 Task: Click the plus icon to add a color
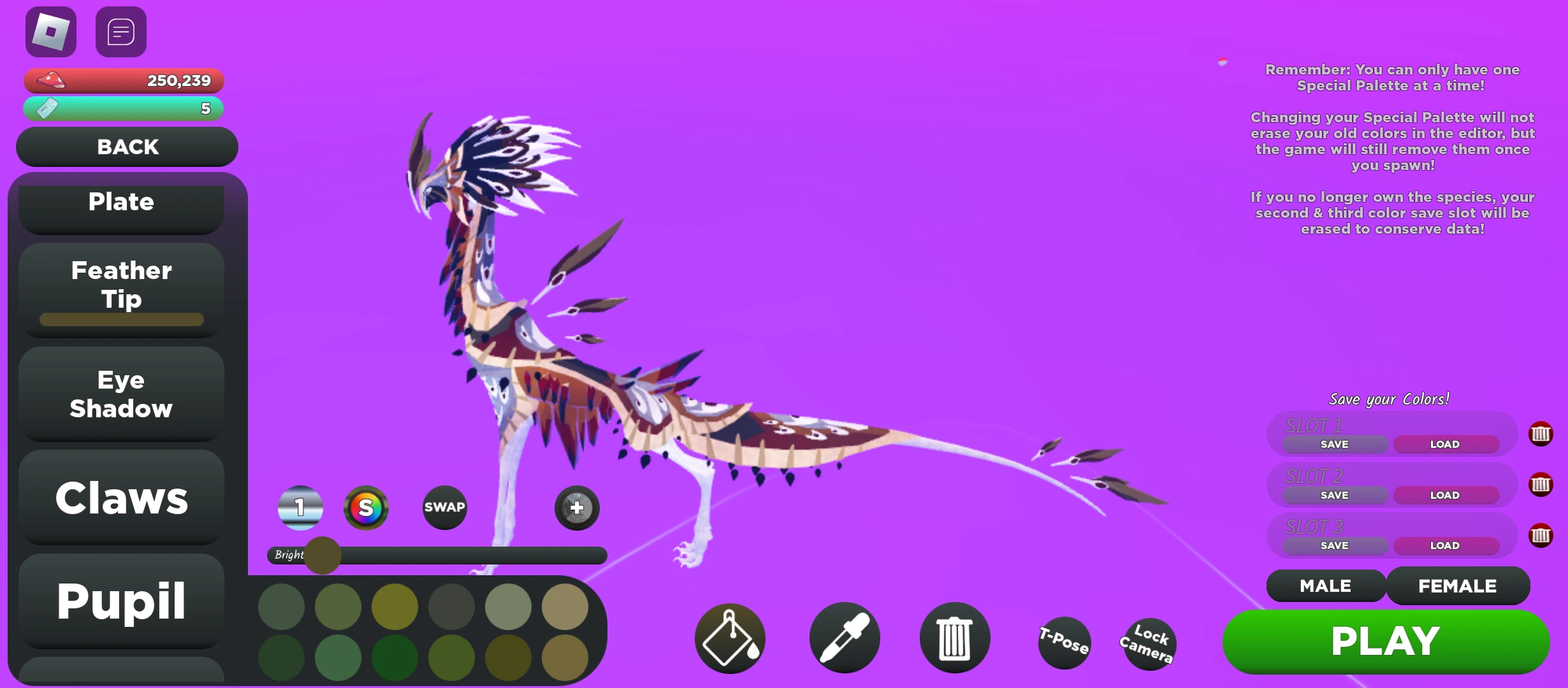[x=576, y=508]
